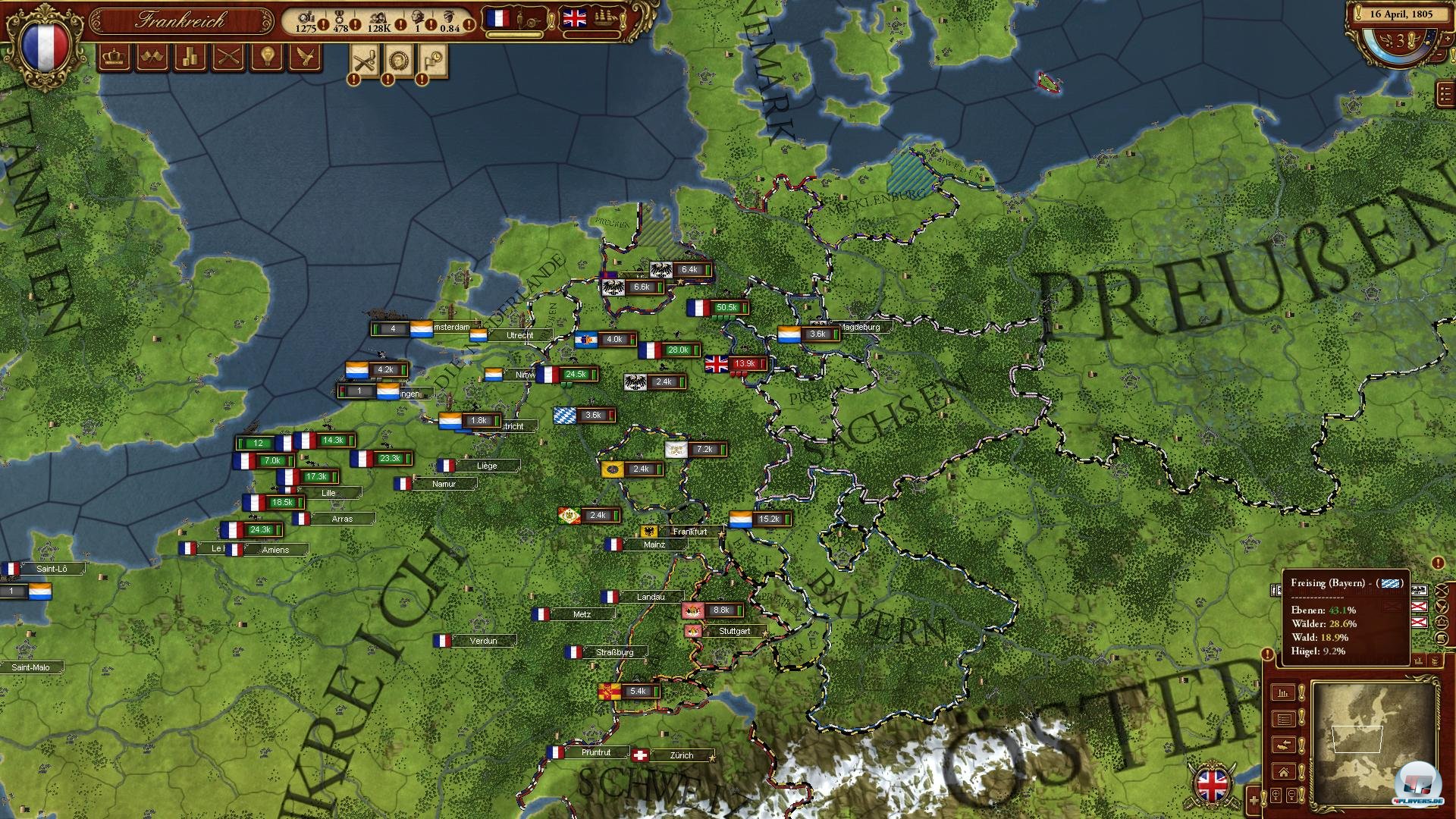The height and width of the screenshot is (819, 1456).
Task: Open the statistics chart from the minimap panel
Action: pyautogui.click(x=1282, y=692)
